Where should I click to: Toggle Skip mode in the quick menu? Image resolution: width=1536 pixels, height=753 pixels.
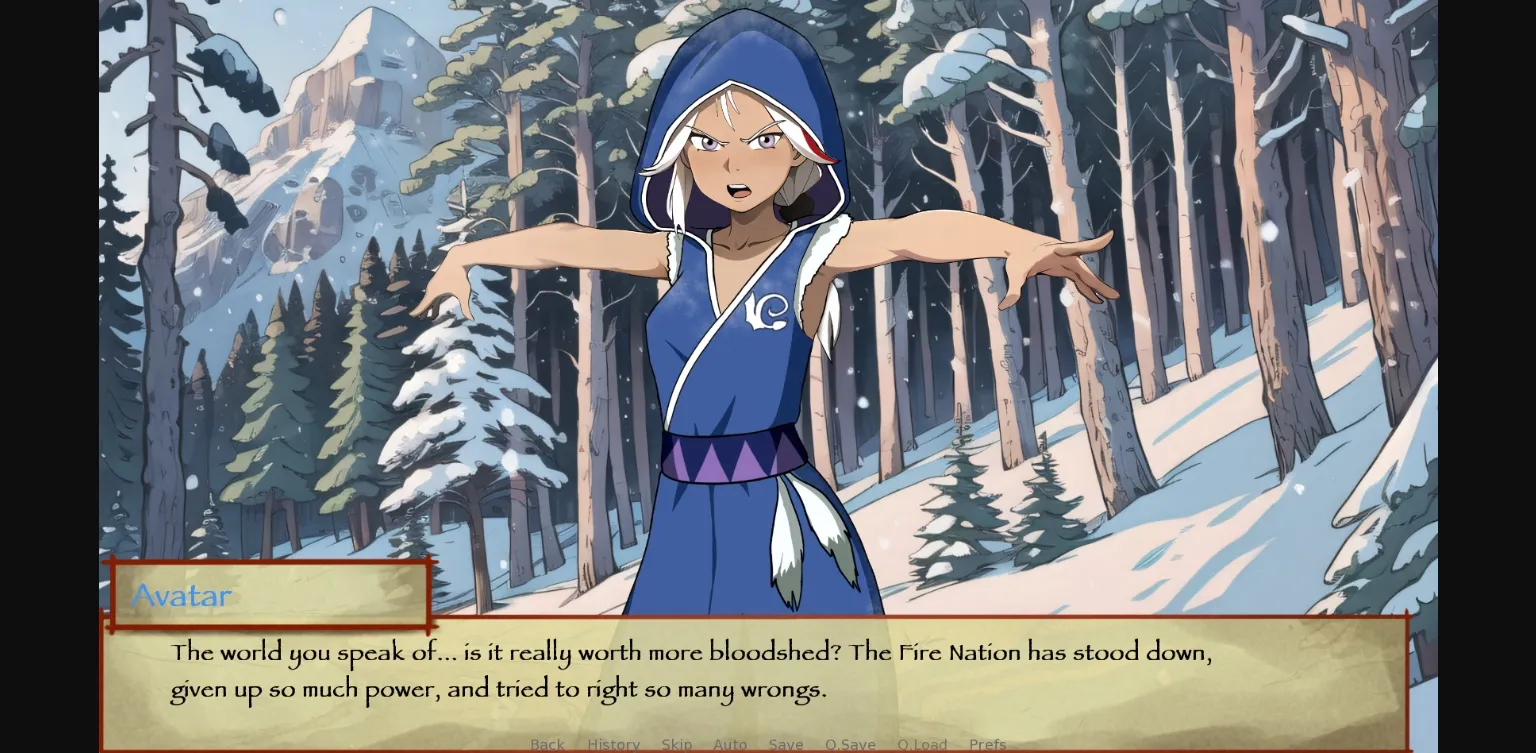[677, 744]
